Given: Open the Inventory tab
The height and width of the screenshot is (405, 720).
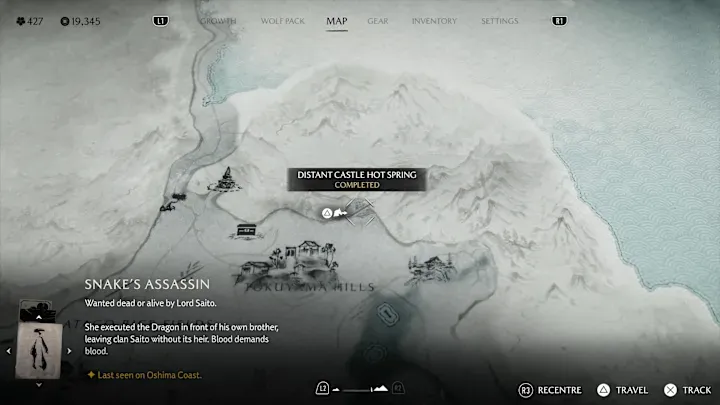Looking at the screenshot, I should coord(434,21).
